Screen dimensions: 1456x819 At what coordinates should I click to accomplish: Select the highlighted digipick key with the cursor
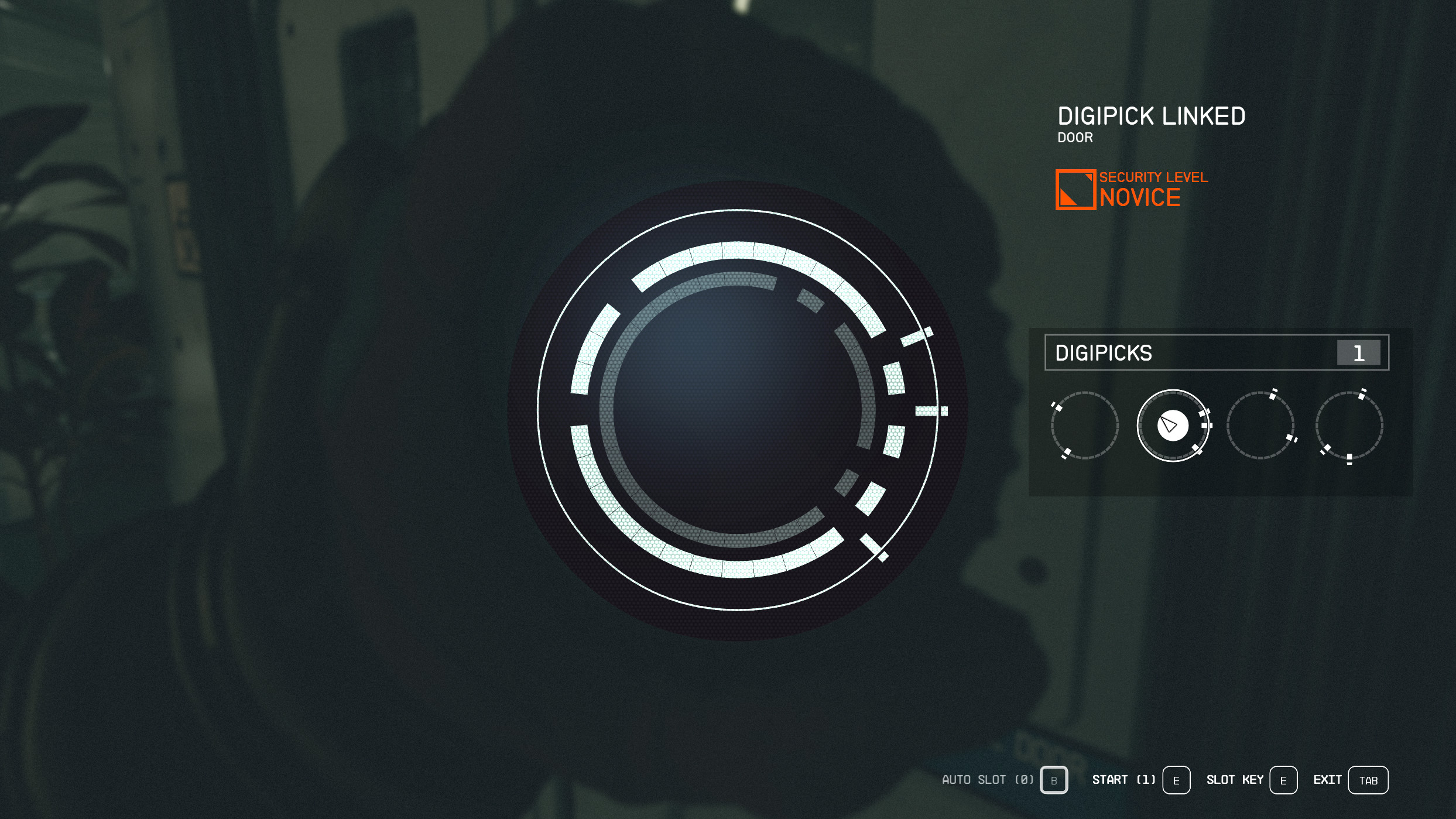click(1173, 426)
